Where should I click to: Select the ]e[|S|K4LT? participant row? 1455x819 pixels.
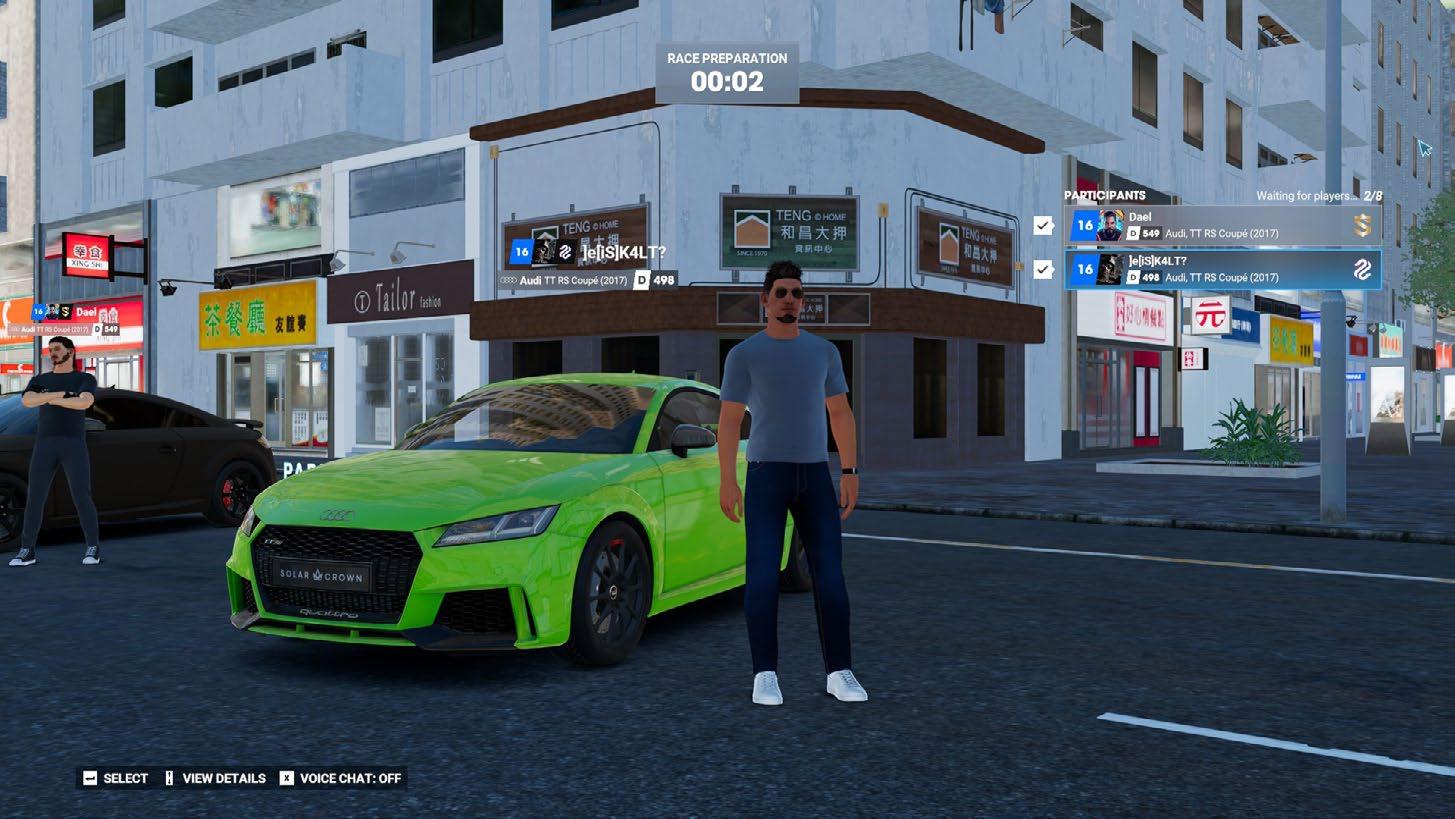click(1223, 269)
